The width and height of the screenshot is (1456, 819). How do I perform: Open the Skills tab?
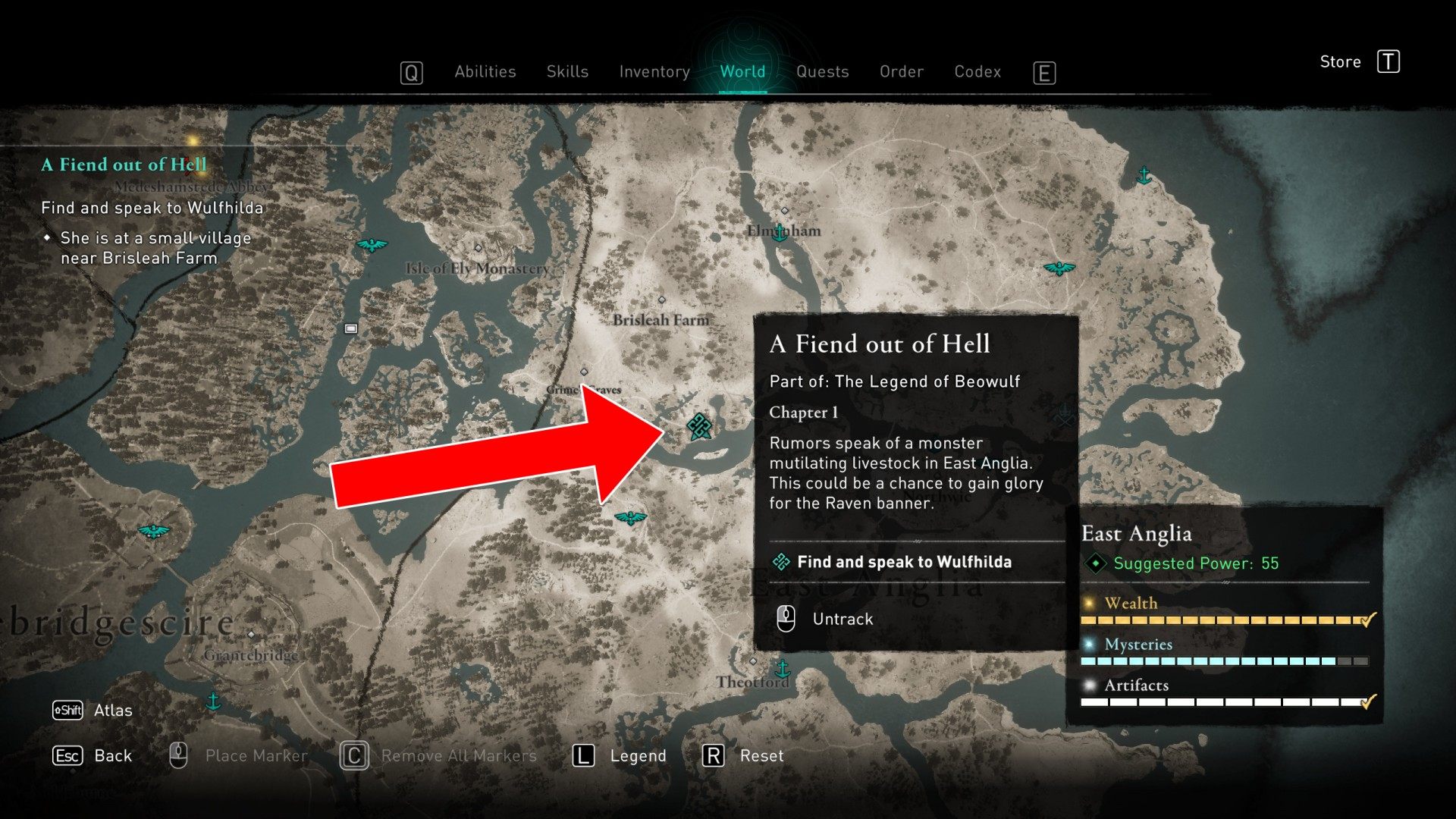tap(567, 72)
